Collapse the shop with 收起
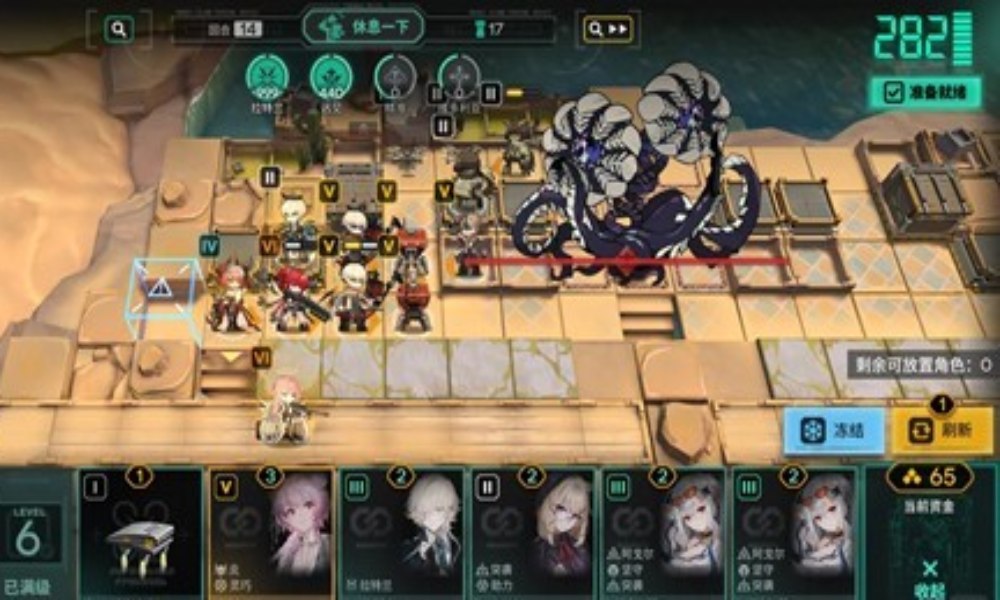 (930, 576)
